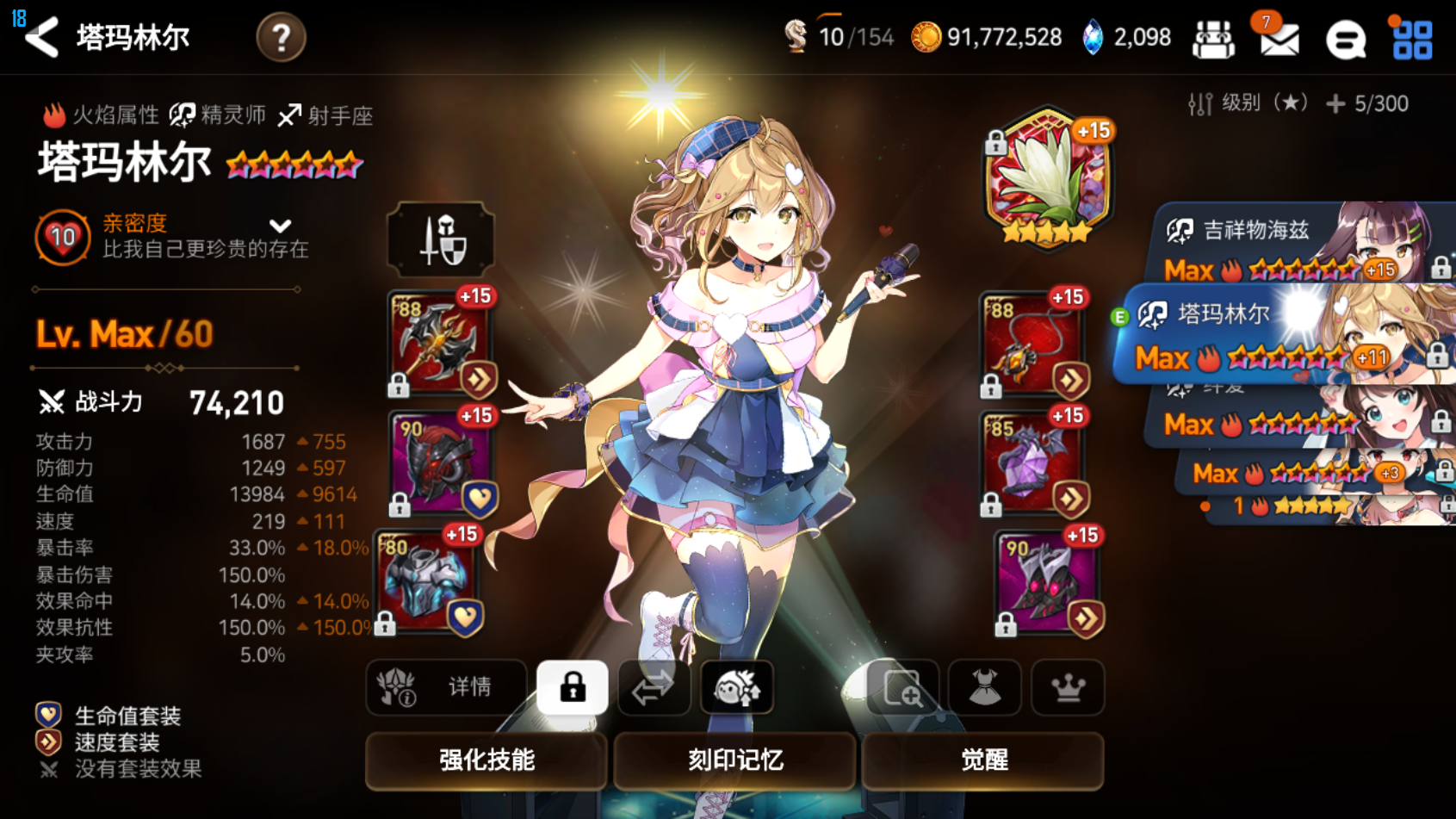Open the costume dress icon

(985, 687)
